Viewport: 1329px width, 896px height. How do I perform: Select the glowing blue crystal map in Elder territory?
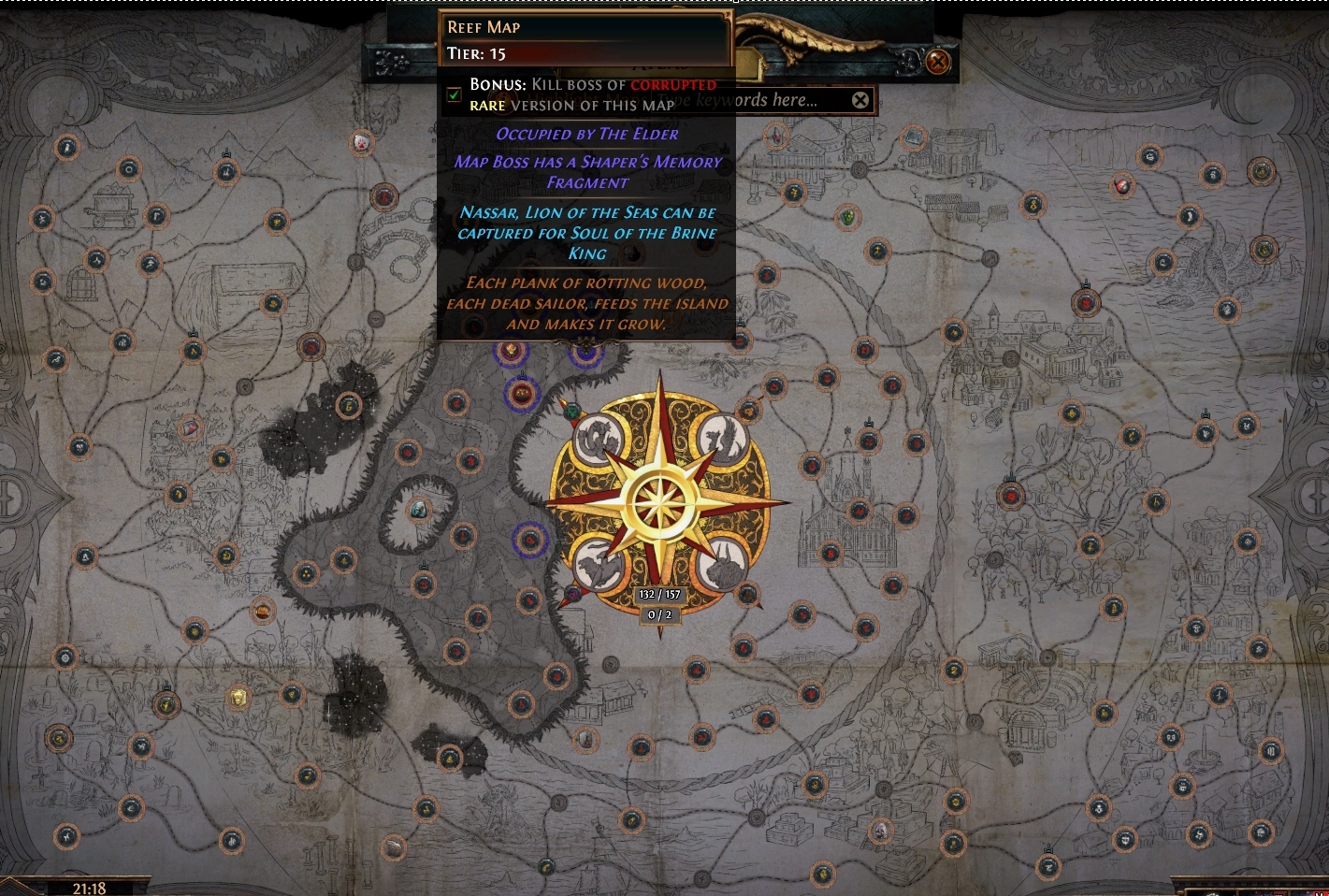[x=418, y=510]
